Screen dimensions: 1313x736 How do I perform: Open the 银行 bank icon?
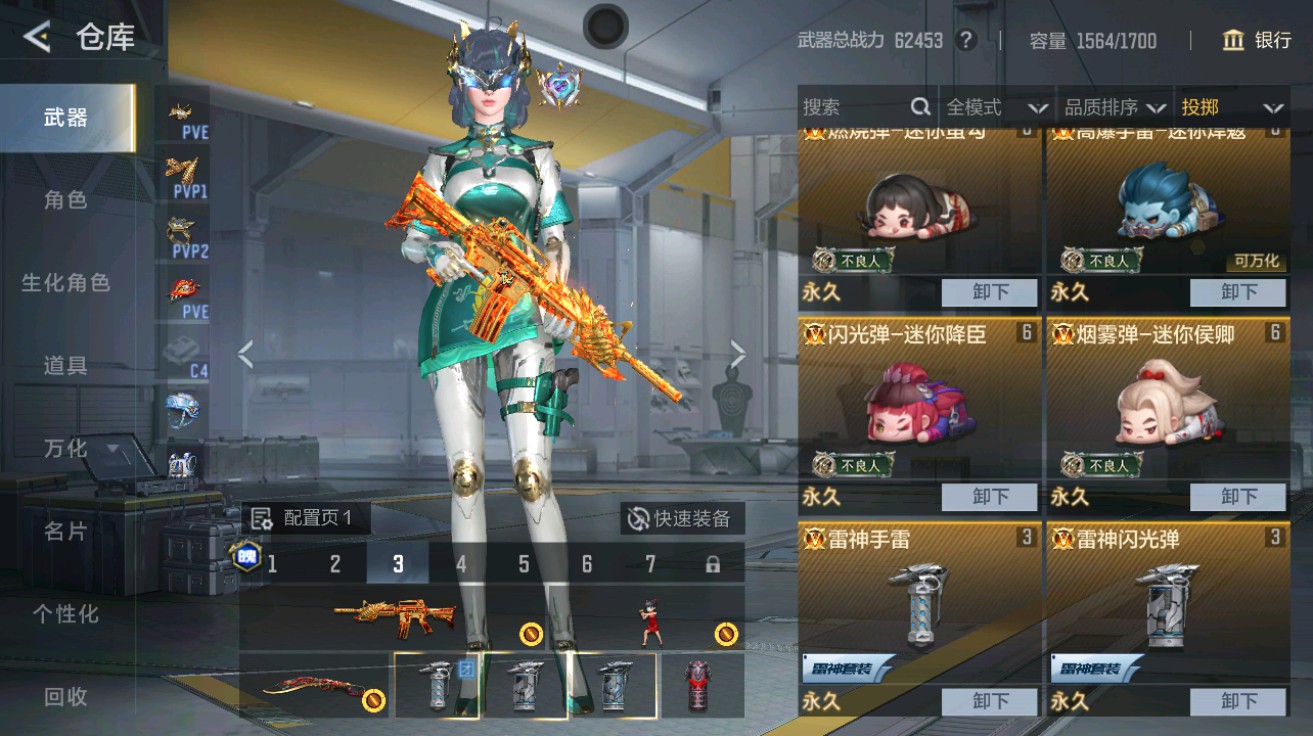[x=1235, y=41]
